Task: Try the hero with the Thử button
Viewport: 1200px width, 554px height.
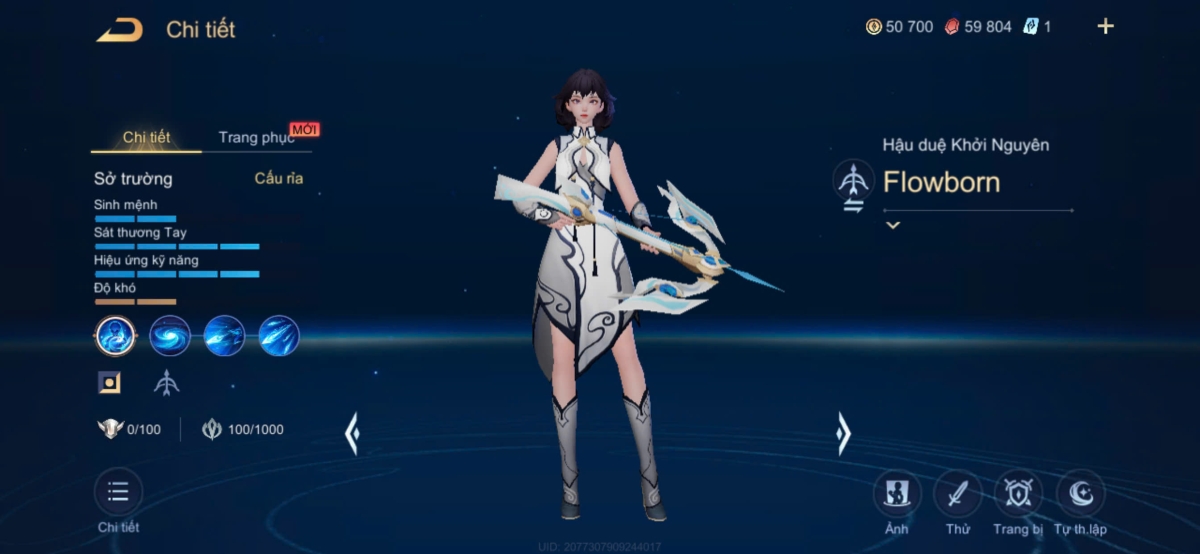Action: [x=957, y=494]
